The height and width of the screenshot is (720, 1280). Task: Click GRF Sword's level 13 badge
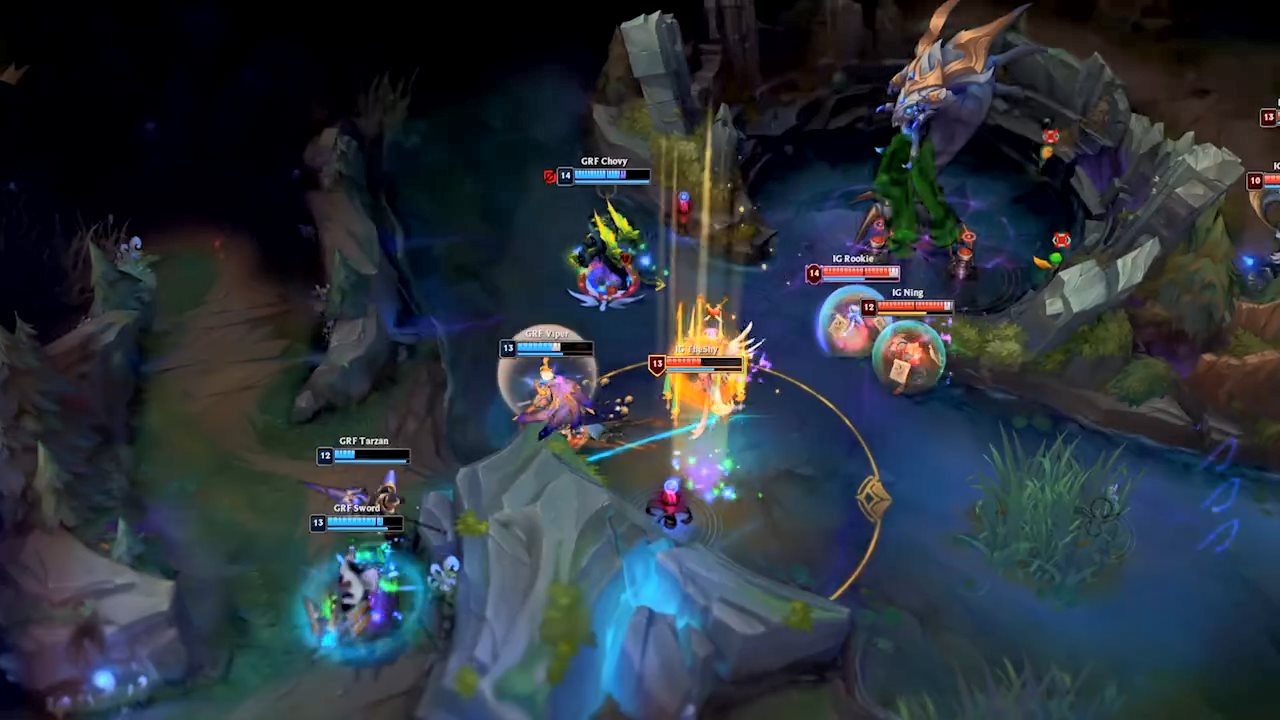click(318, 523)
